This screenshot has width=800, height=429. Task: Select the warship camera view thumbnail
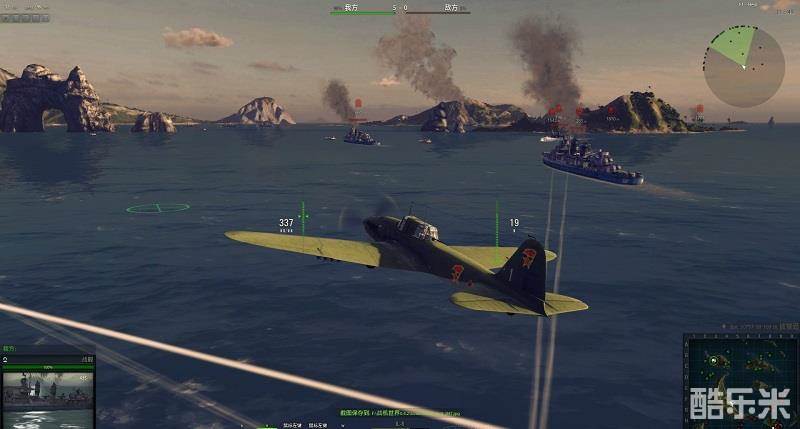pyautogui.click(x=47, y=390)
